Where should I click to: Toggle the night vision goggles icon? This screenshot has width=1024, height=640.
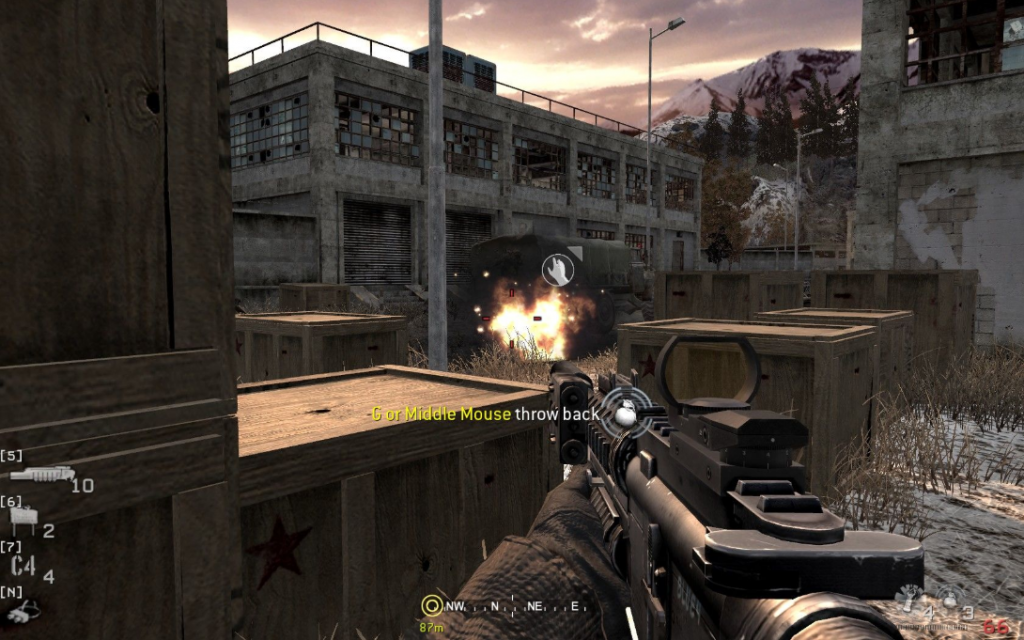pos(22,608)
